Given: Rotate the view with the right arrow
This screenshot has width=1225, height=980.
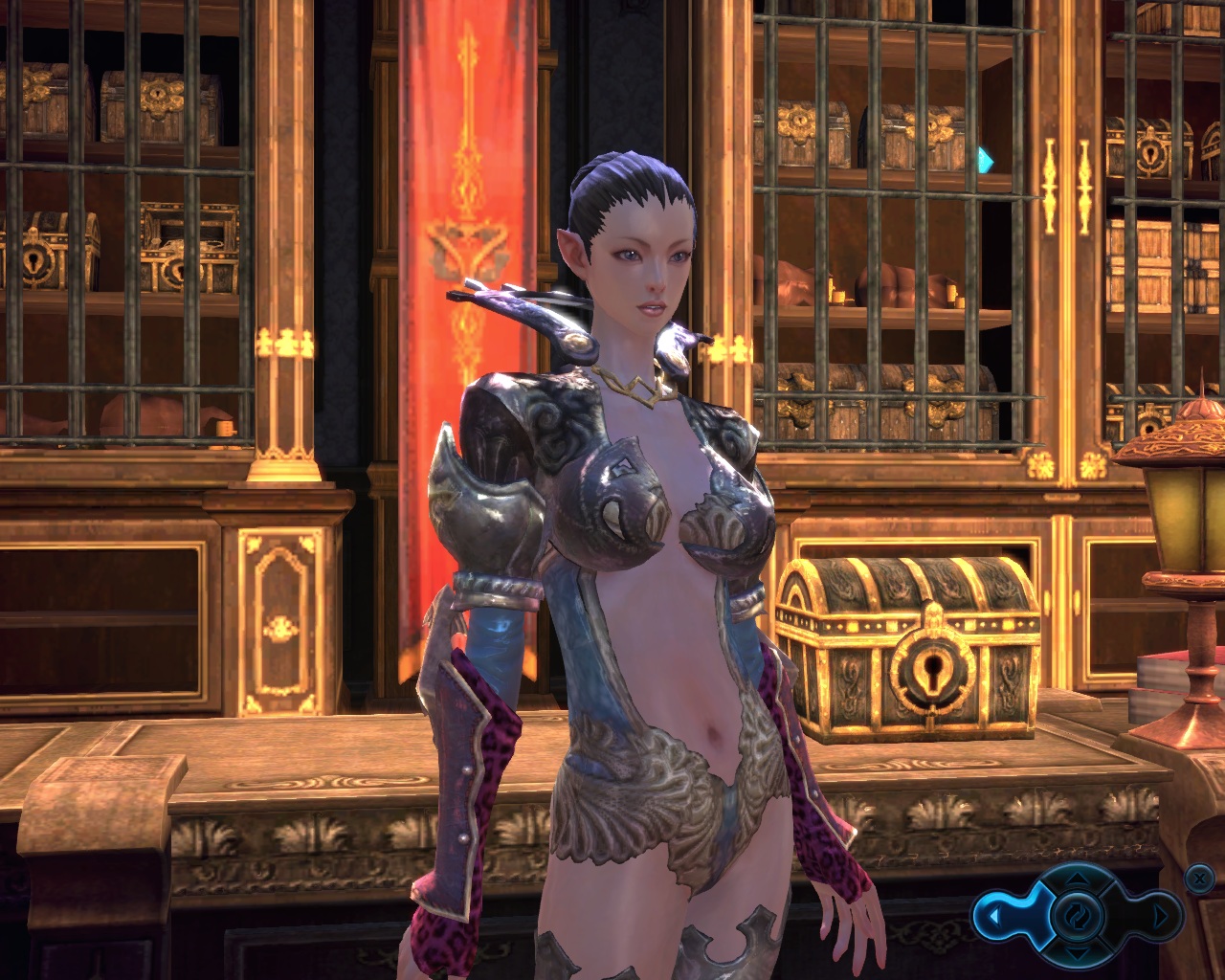Looking at the screenshot, I should tap(1161, 917).
